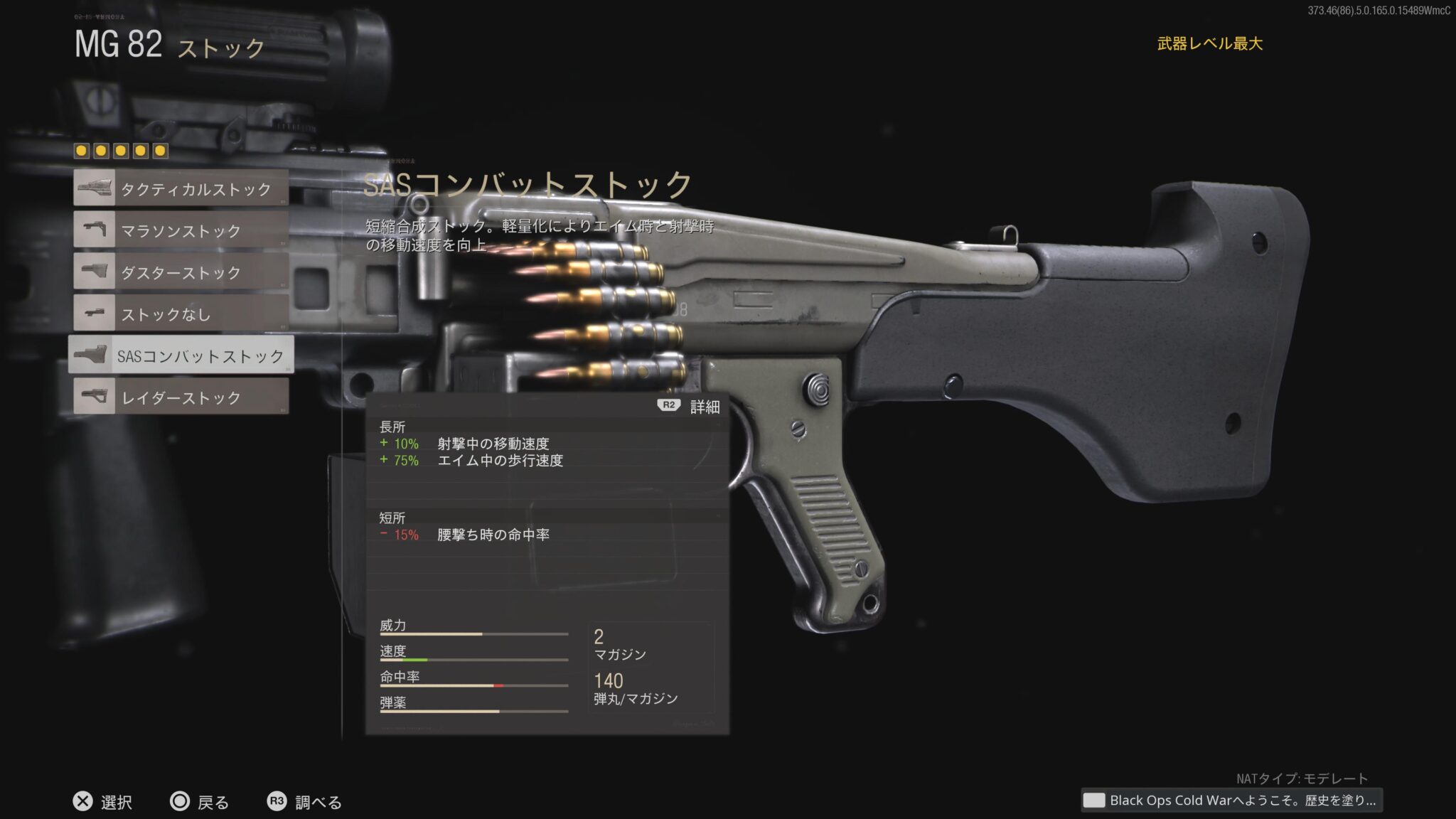
Task: Click the 速度 stat bar
Action: pyautogui.click(x=473, y=659)
